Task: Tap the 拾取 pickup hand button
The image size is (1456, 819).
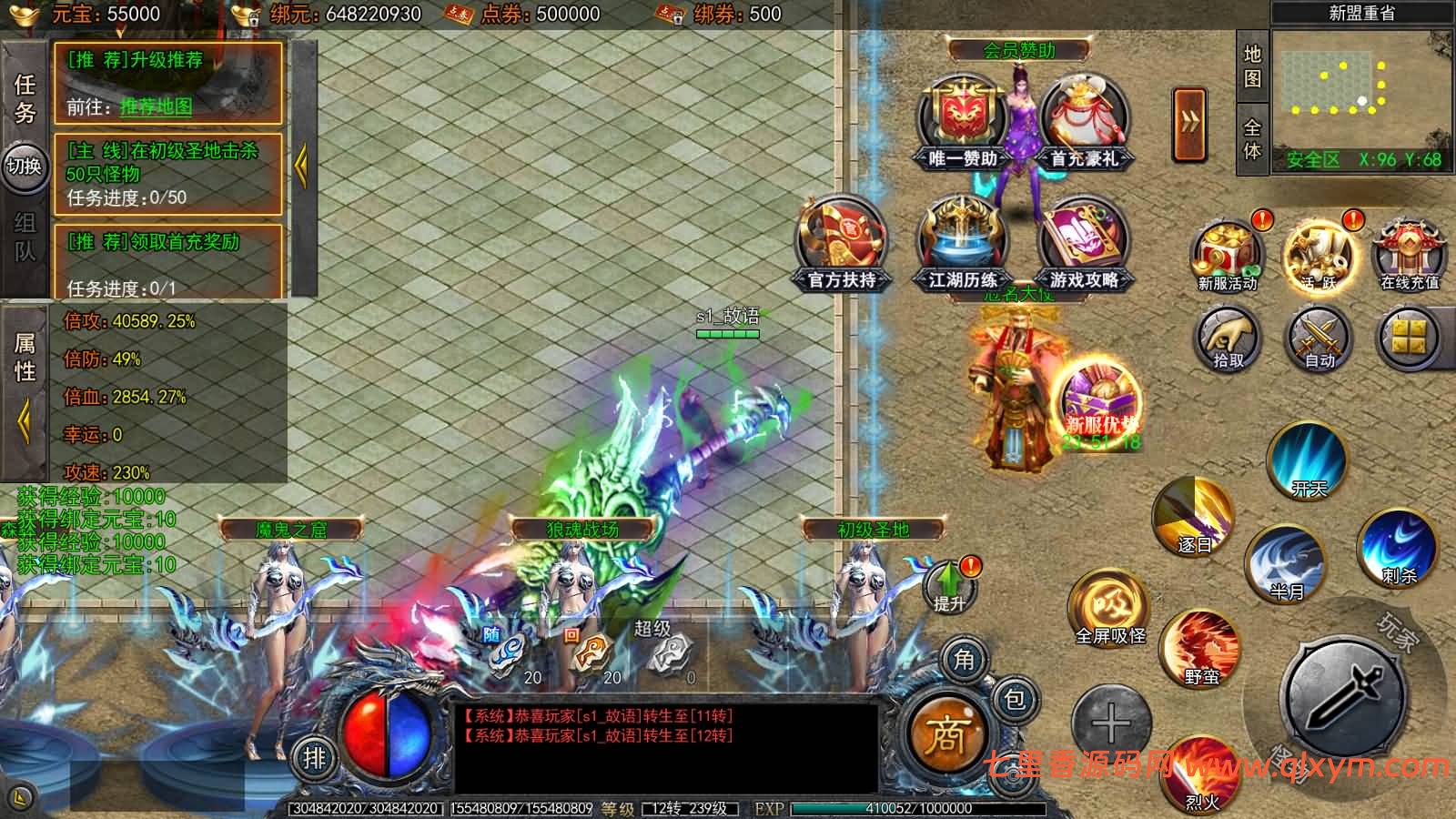Action: (x=1228, y=339)
